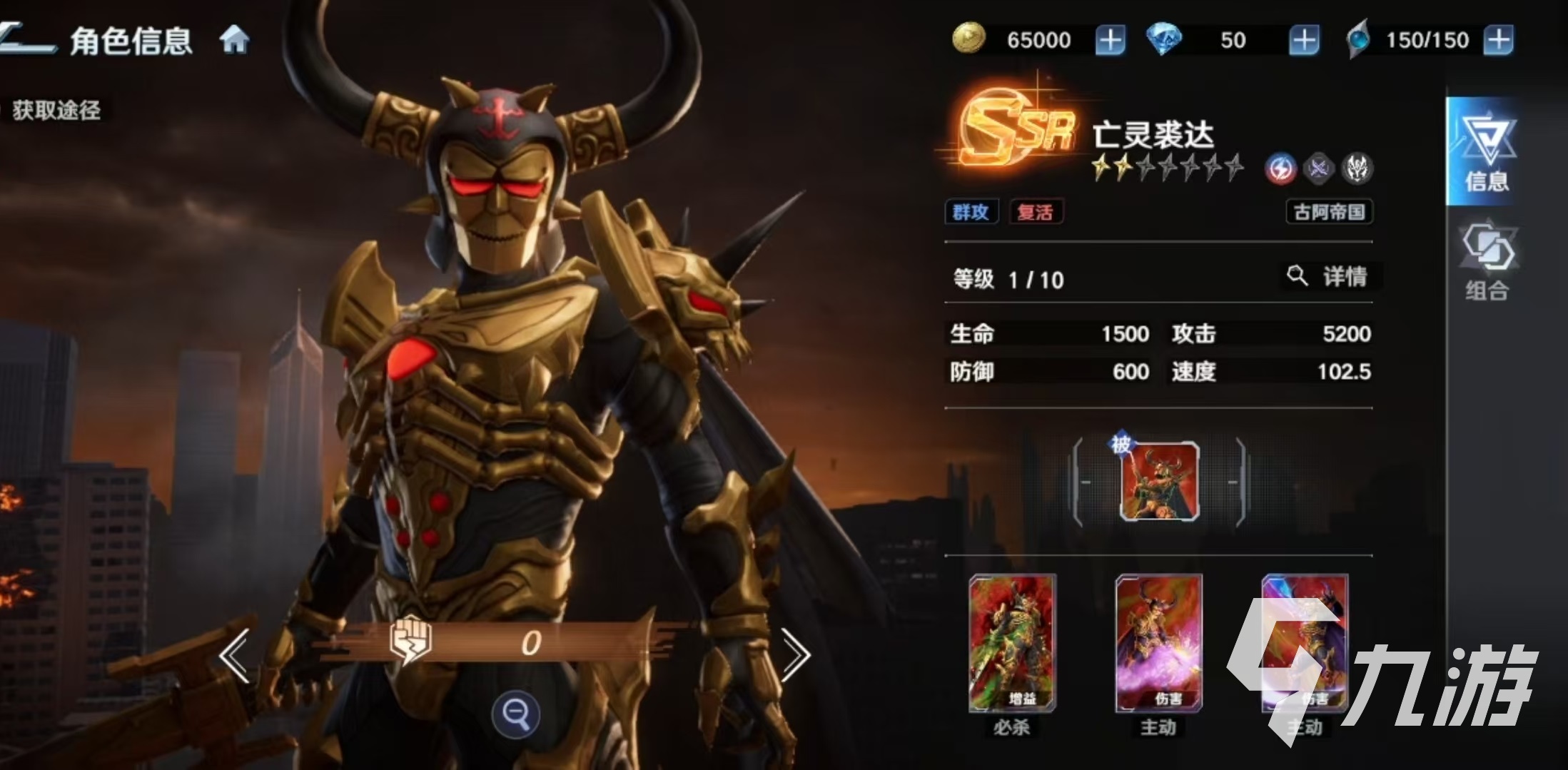
Task: Open the 详情 stat details
Action: pos(1329,276)
